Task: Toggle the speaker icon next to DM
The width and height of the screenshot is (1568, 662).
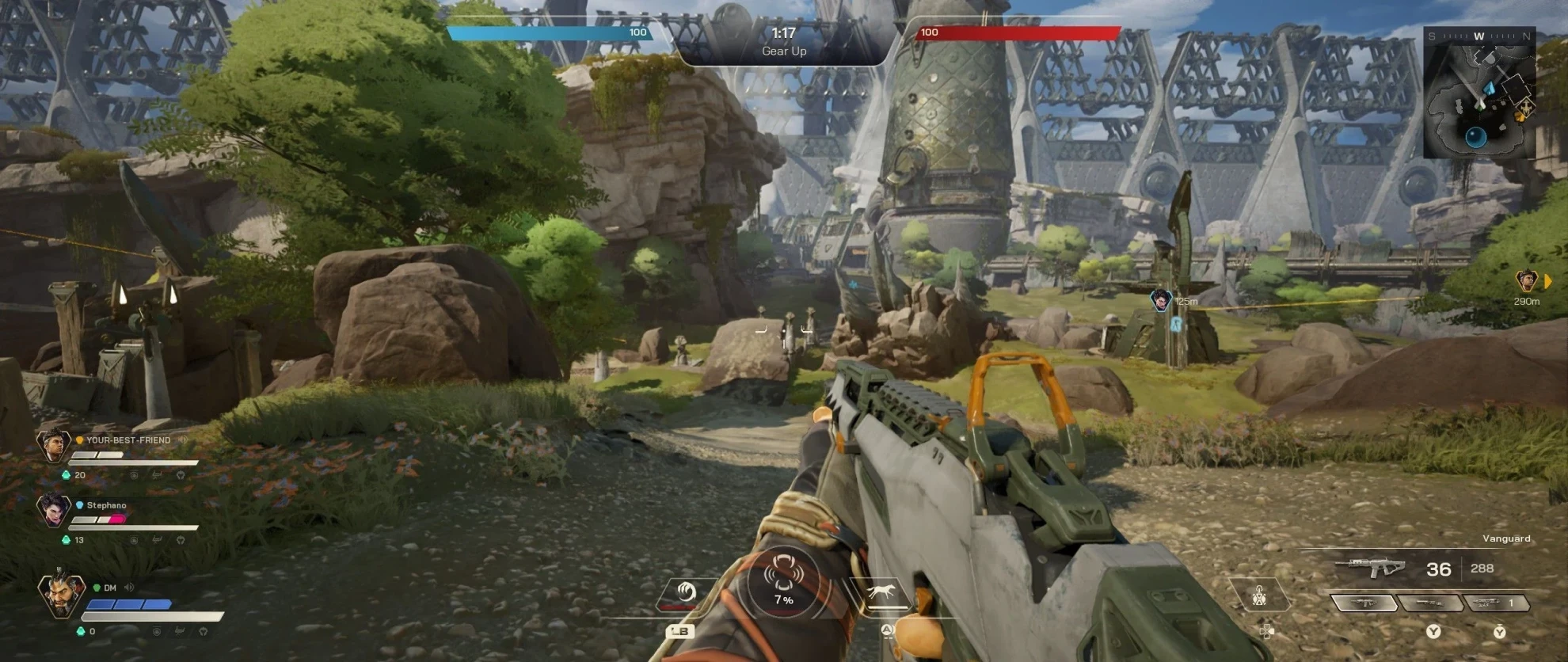Action: coord(128,588)
